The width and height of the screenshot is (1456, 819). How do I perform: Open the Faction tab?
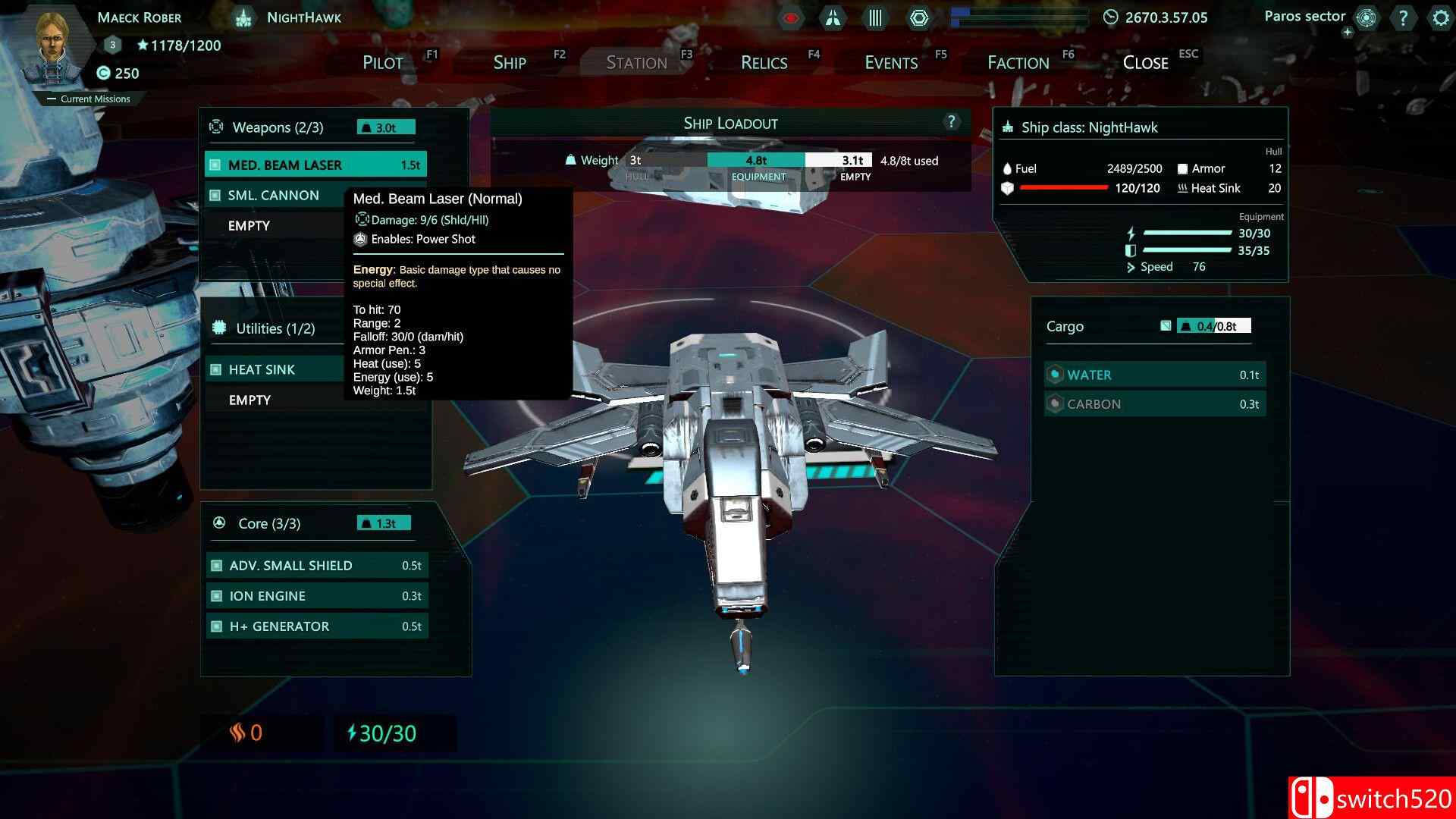point(1016,62)
